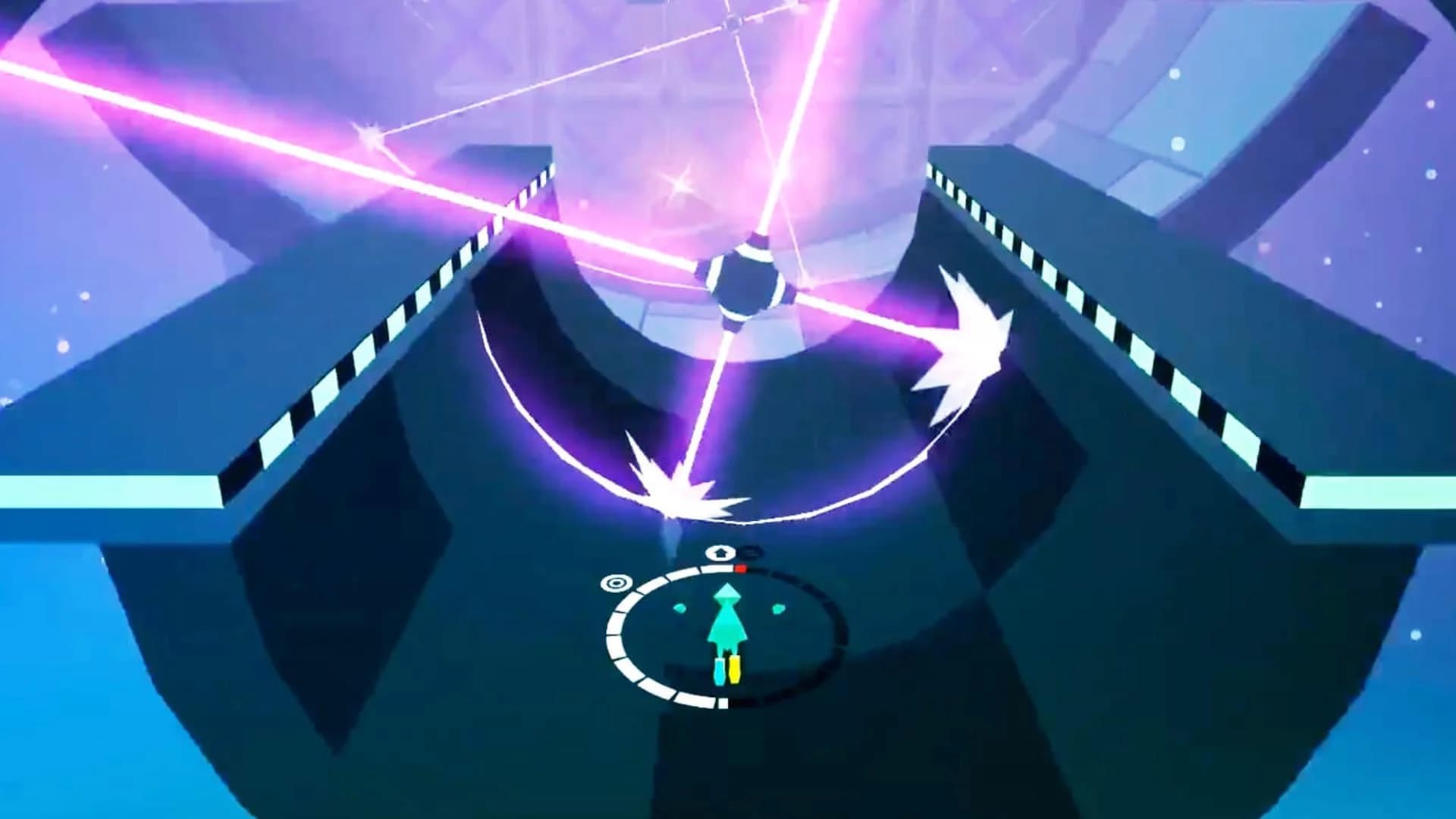Select the right teal gem pickup

tap(778, 607)
